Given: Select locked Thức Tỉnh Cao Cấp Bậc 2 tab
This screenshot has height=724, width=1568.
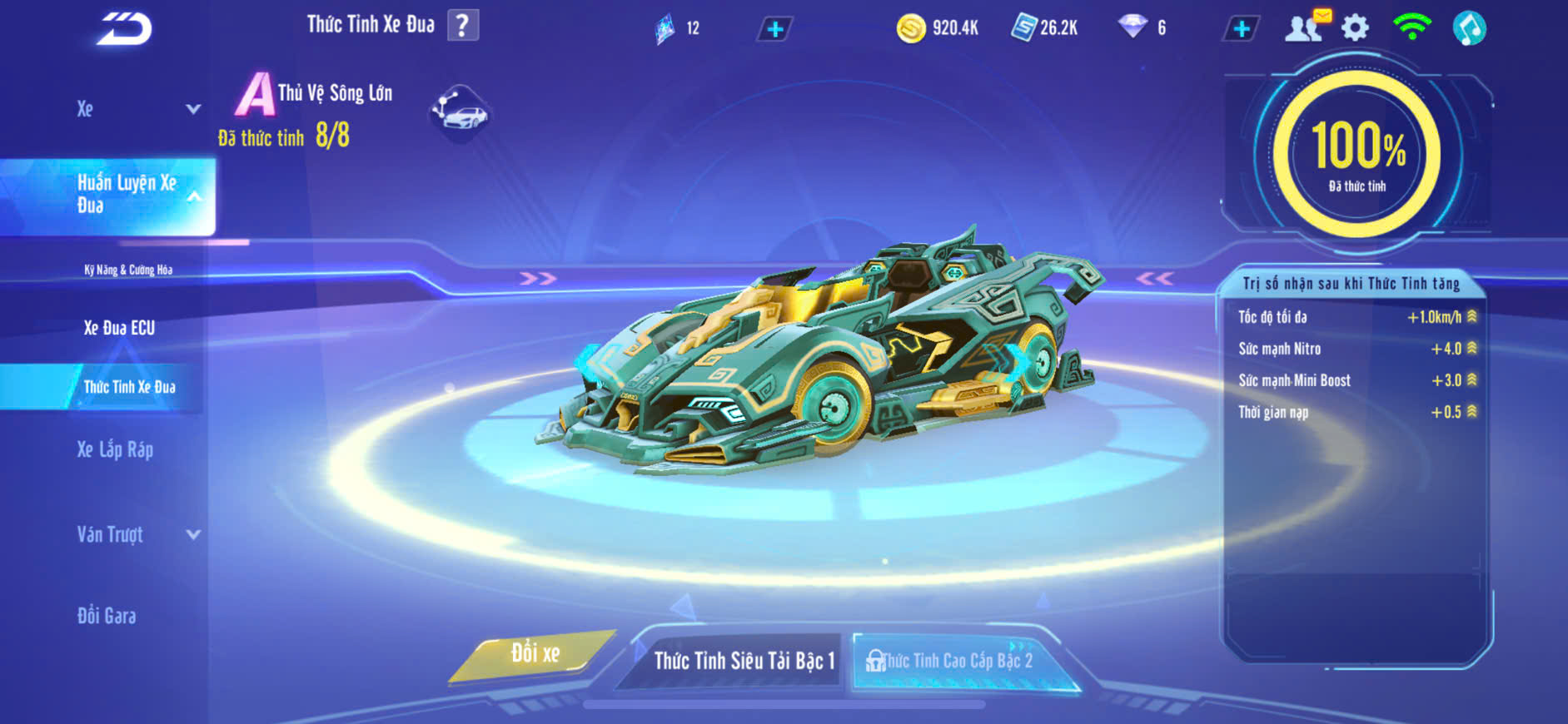Looking at the screenshot, I should 956,661.
